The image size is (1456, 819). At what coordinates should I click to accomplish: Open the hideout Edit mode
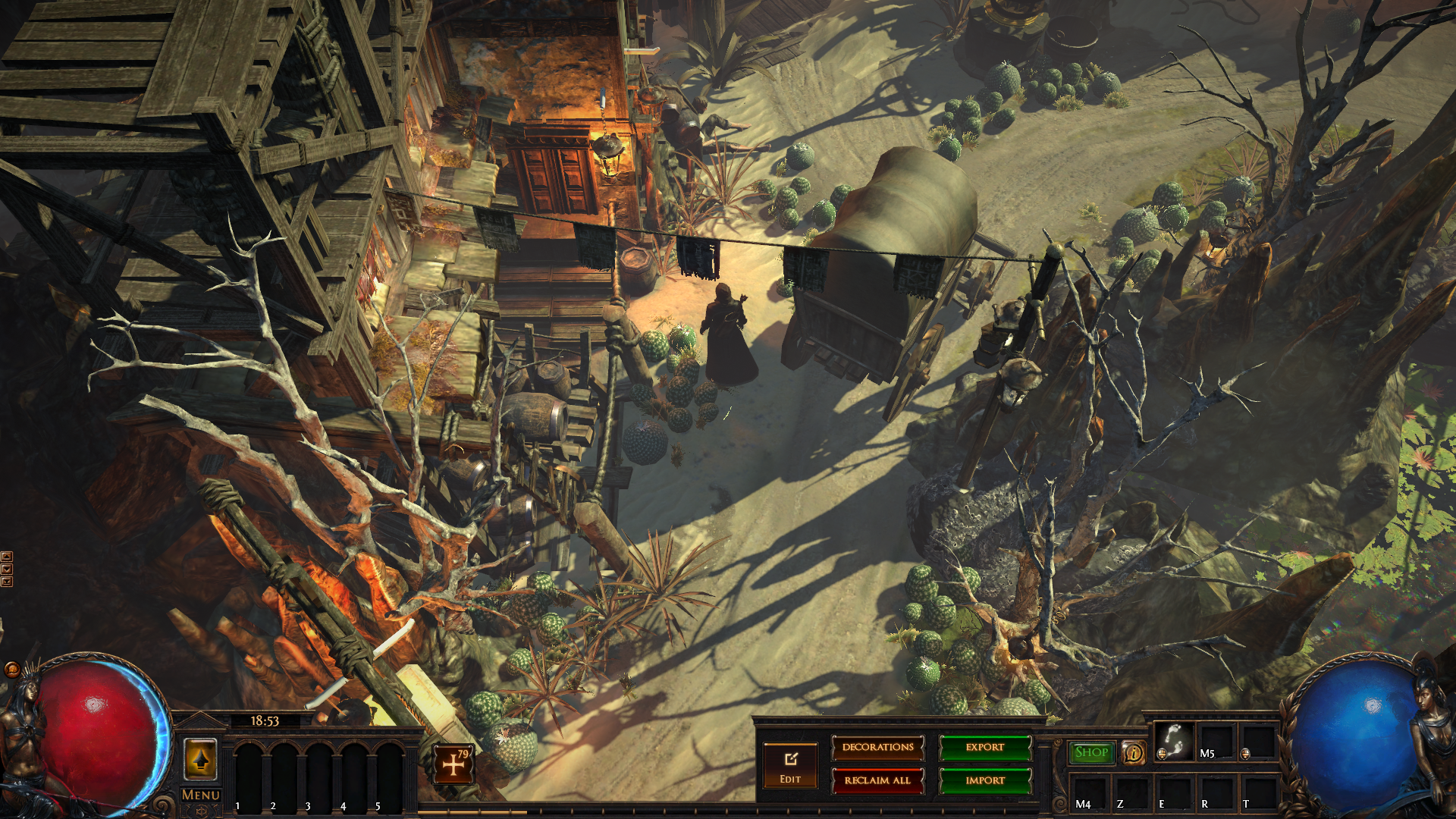(790, 764)
